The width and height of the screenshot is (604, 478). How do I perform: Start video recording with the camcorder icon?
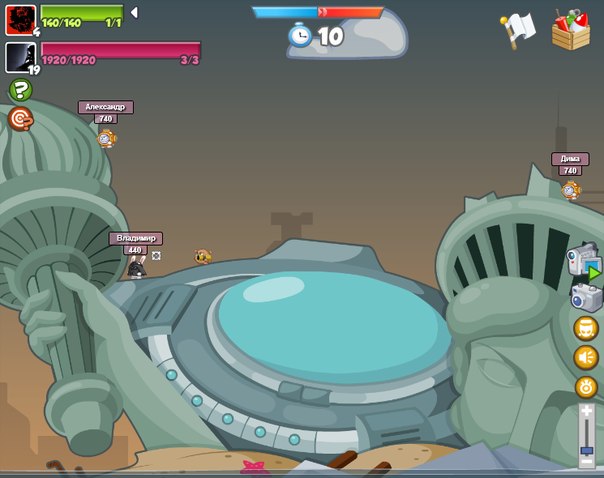pyautogui.click(x=583, y=261)
